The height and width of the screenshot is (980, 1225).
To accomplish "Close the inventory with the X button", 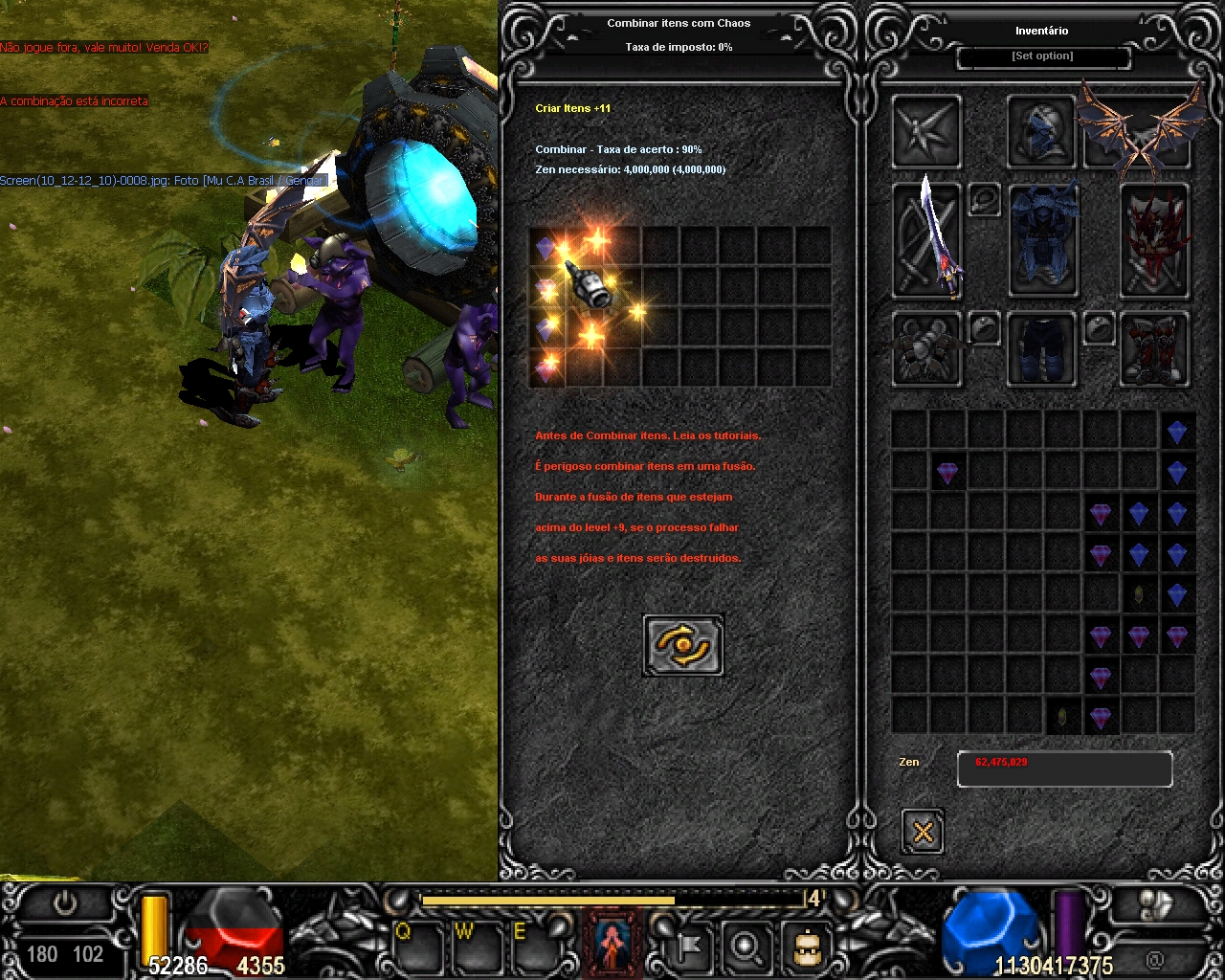I will (923, 831).
